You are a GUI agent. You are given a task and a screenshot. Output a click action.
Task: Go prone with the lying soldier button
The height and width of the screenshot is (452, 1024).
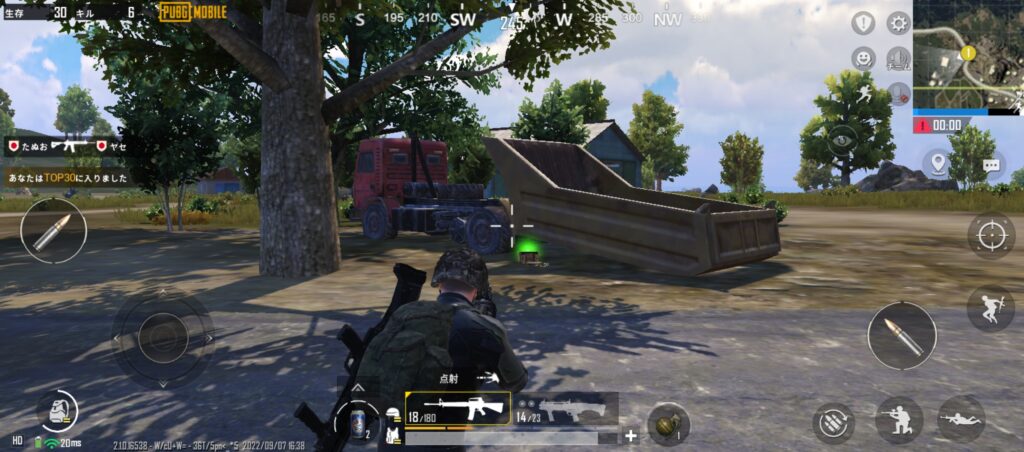click(961, 420)
